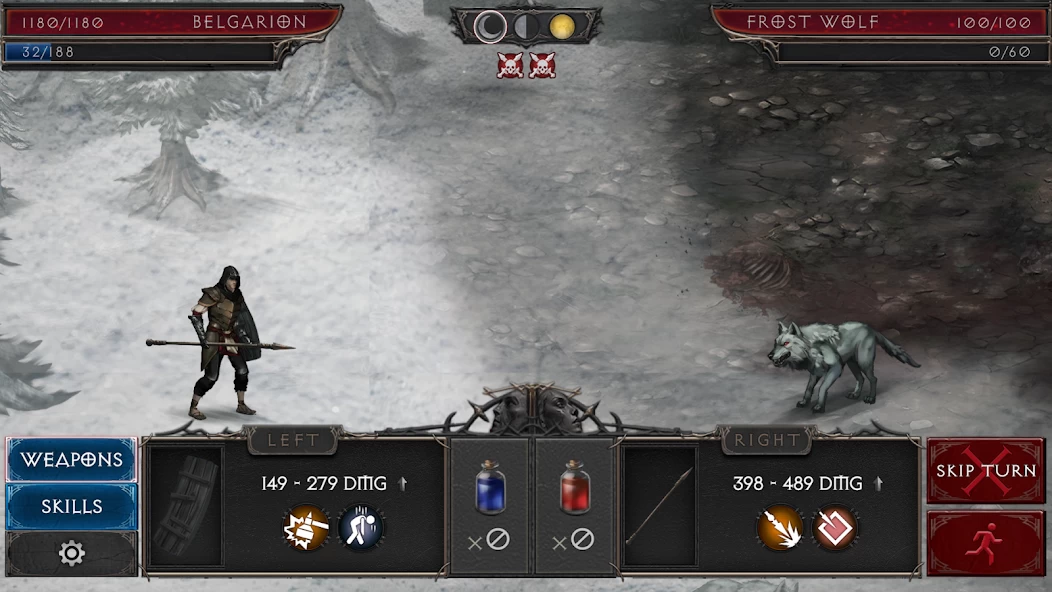Image resolution: width=1052 pixels, height=592 pixels.
Task: Use the left-hand shield bash skill icon
Action: pos(305,527)
